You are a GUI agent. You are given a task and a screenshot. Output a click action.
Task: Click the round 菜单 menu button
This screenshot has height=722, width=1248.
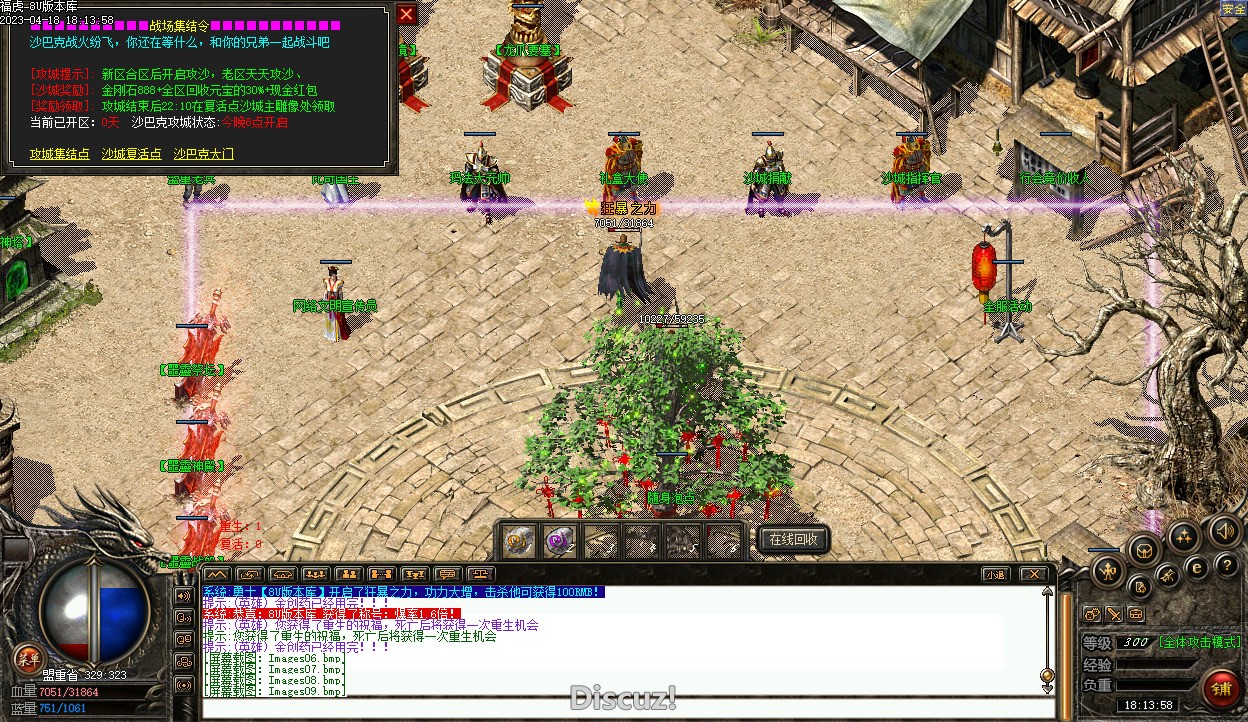click(x=27, y=658)
